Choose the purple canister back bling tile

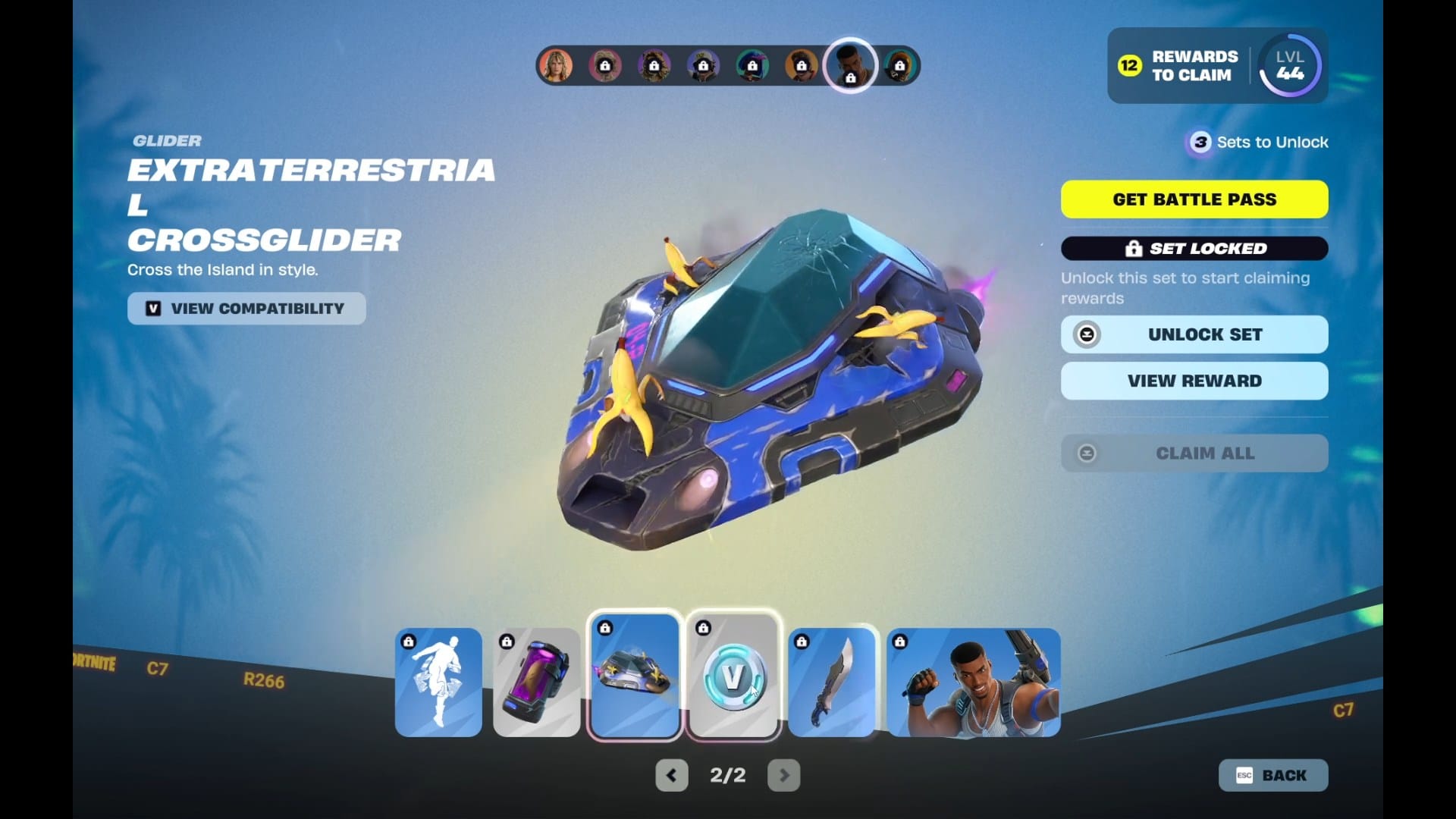point(537,682)
